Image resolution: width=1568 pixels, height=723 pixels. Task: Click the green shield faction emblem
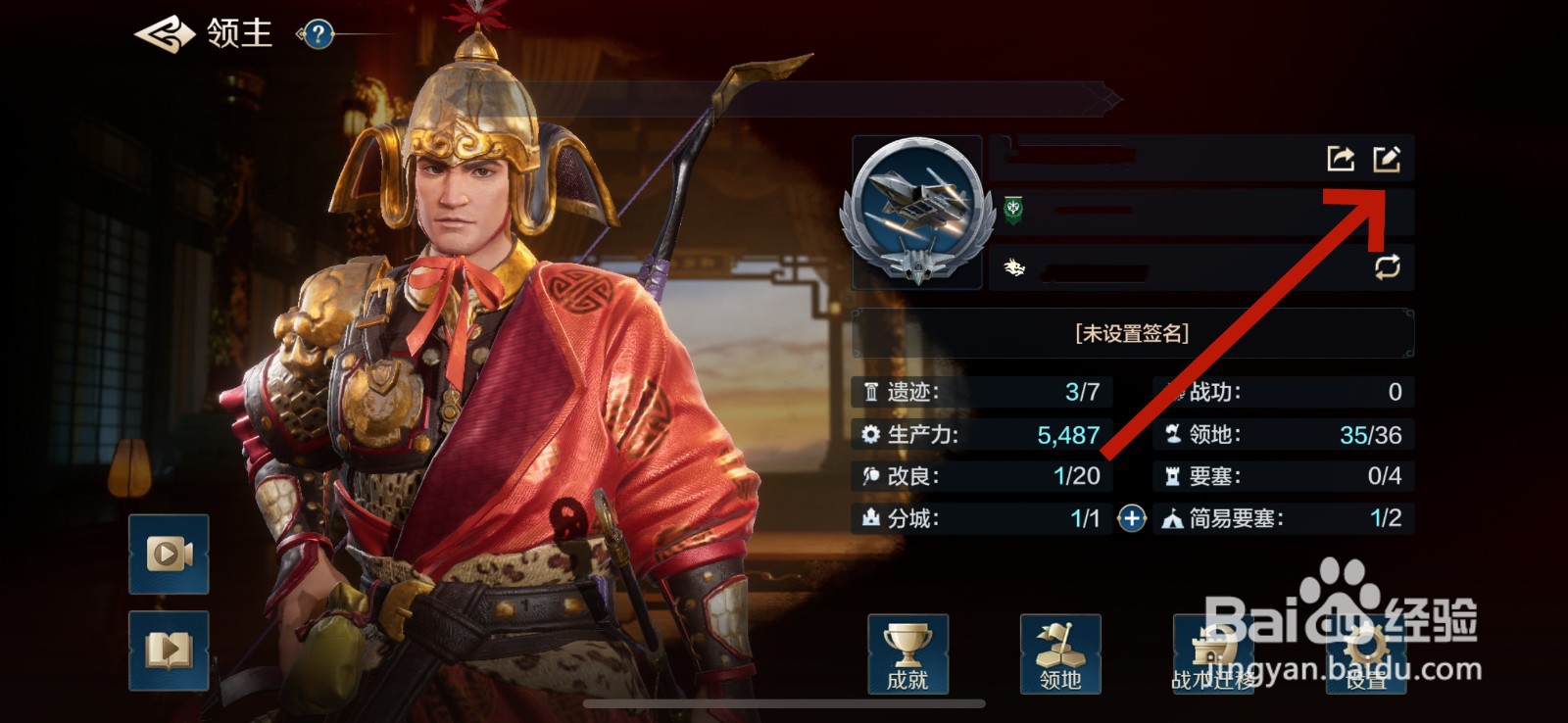(x=1012, y=208)
